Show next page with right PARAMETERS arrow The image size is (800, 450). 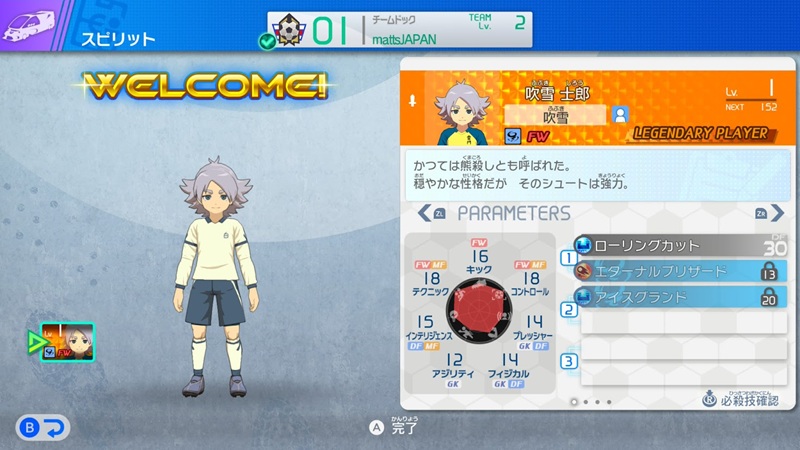(x=764, y=213)
